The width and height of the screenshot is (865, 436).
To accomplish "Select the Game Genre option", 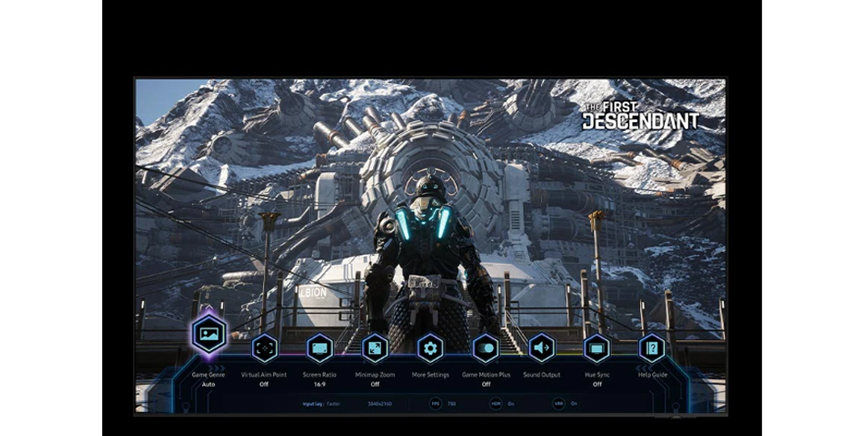I will click(209, 335).
